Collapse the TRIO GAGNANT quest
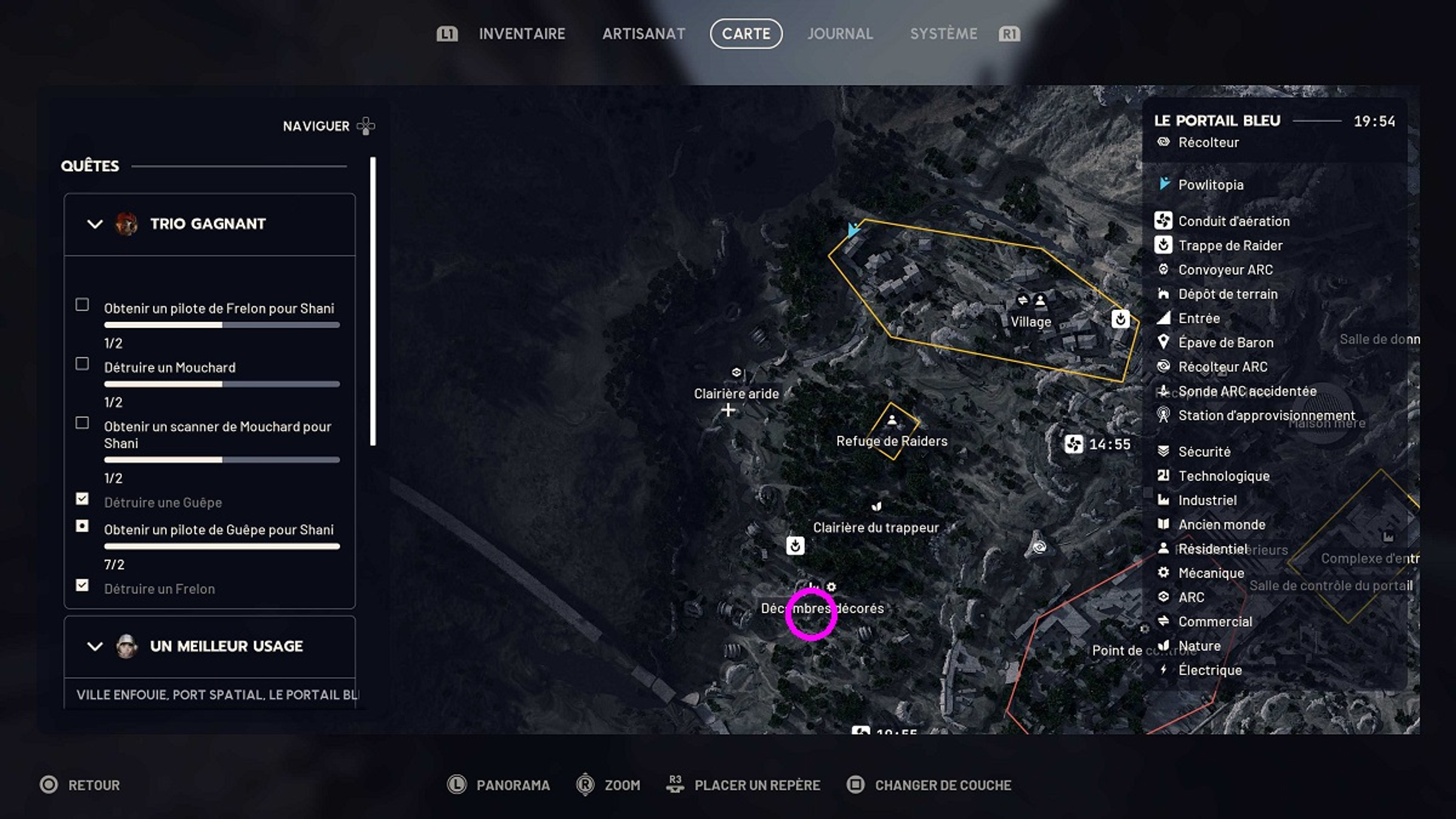1456x819 pixels. [x=93, y=224]
